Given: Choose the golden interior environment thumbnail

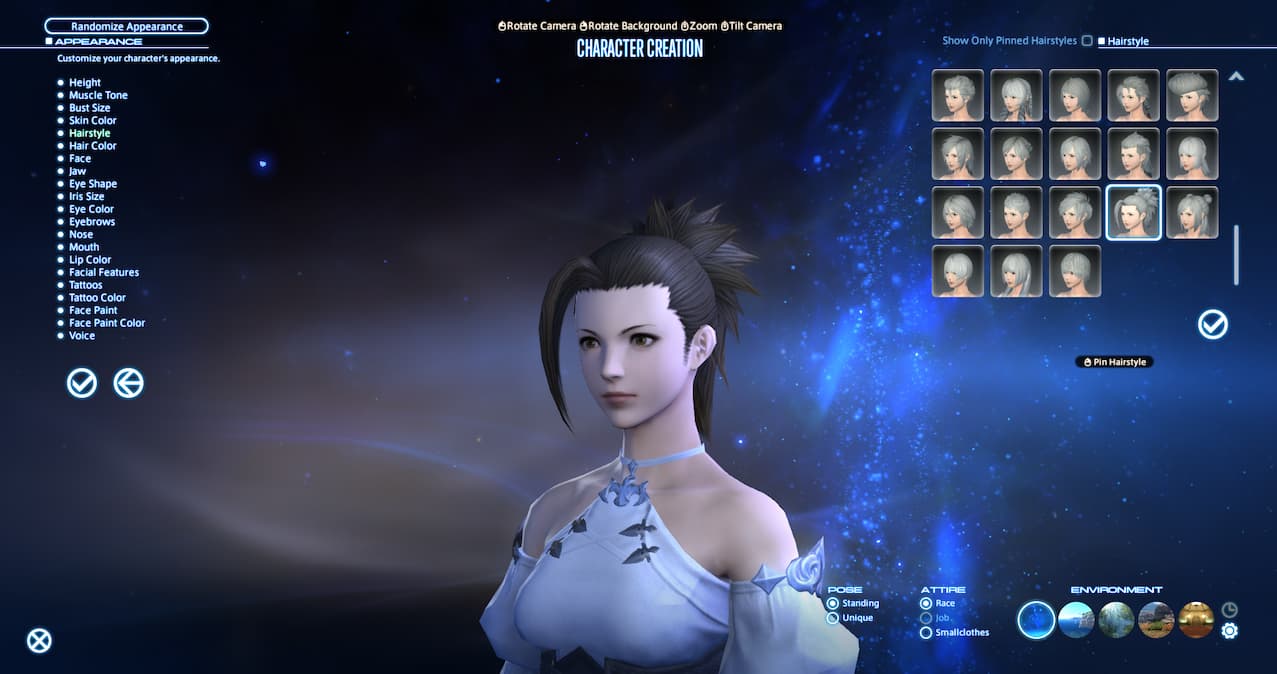Looking at the screenshot, I should 1196,620.
